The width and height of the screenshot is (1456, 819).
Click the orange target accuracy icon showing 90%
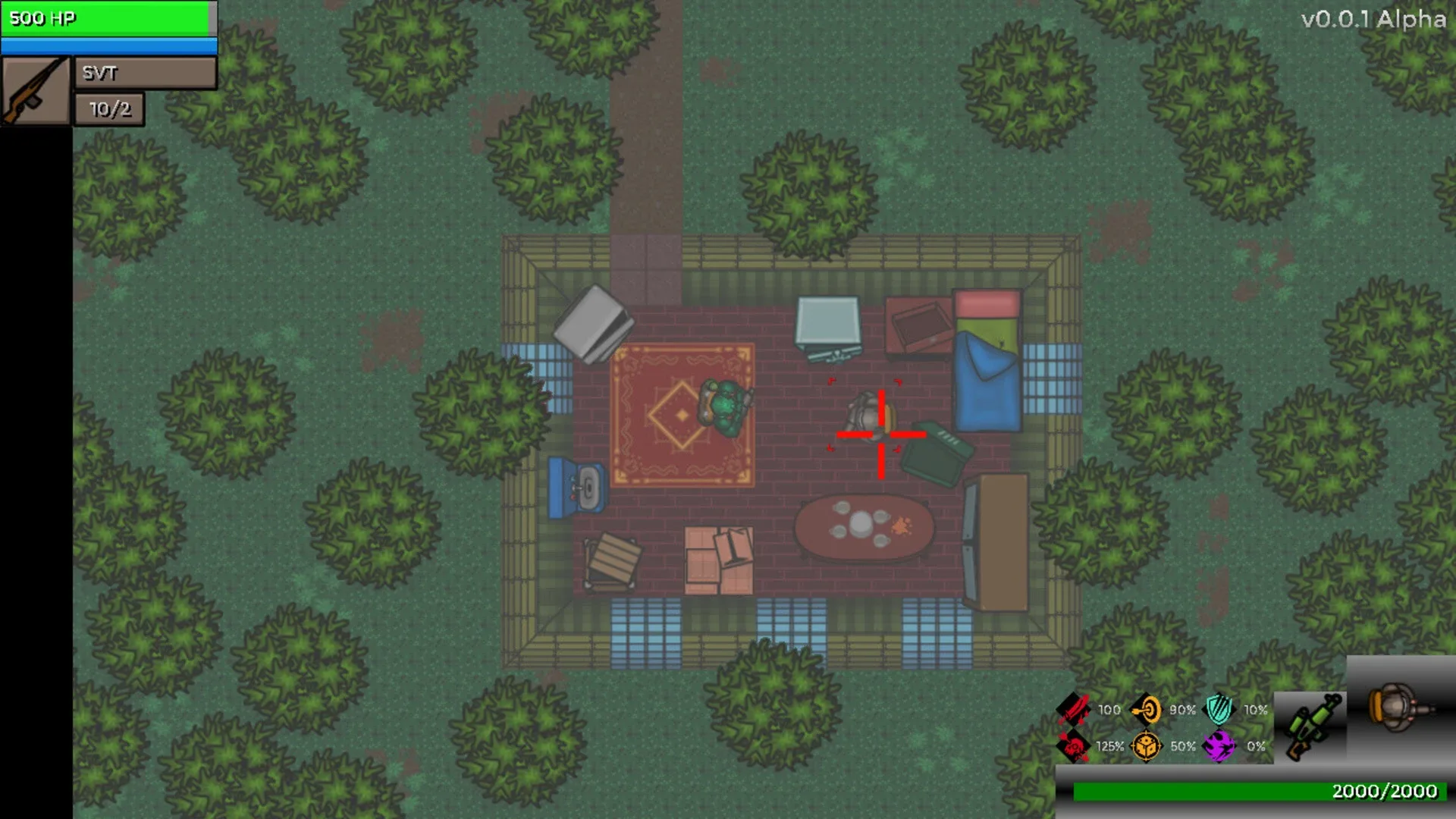tap(1147, 711)
